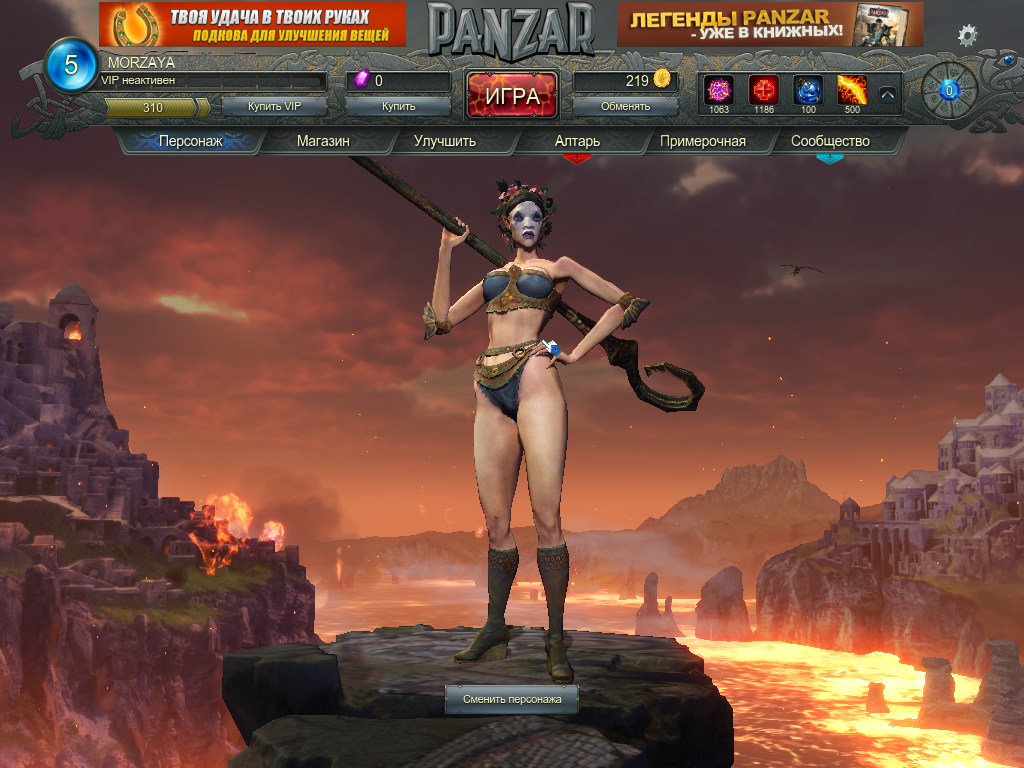The width and height of the screenshot is (1024, 768).
Task: Start a match with the ИГРА button
Action: (x=512, y=96)
